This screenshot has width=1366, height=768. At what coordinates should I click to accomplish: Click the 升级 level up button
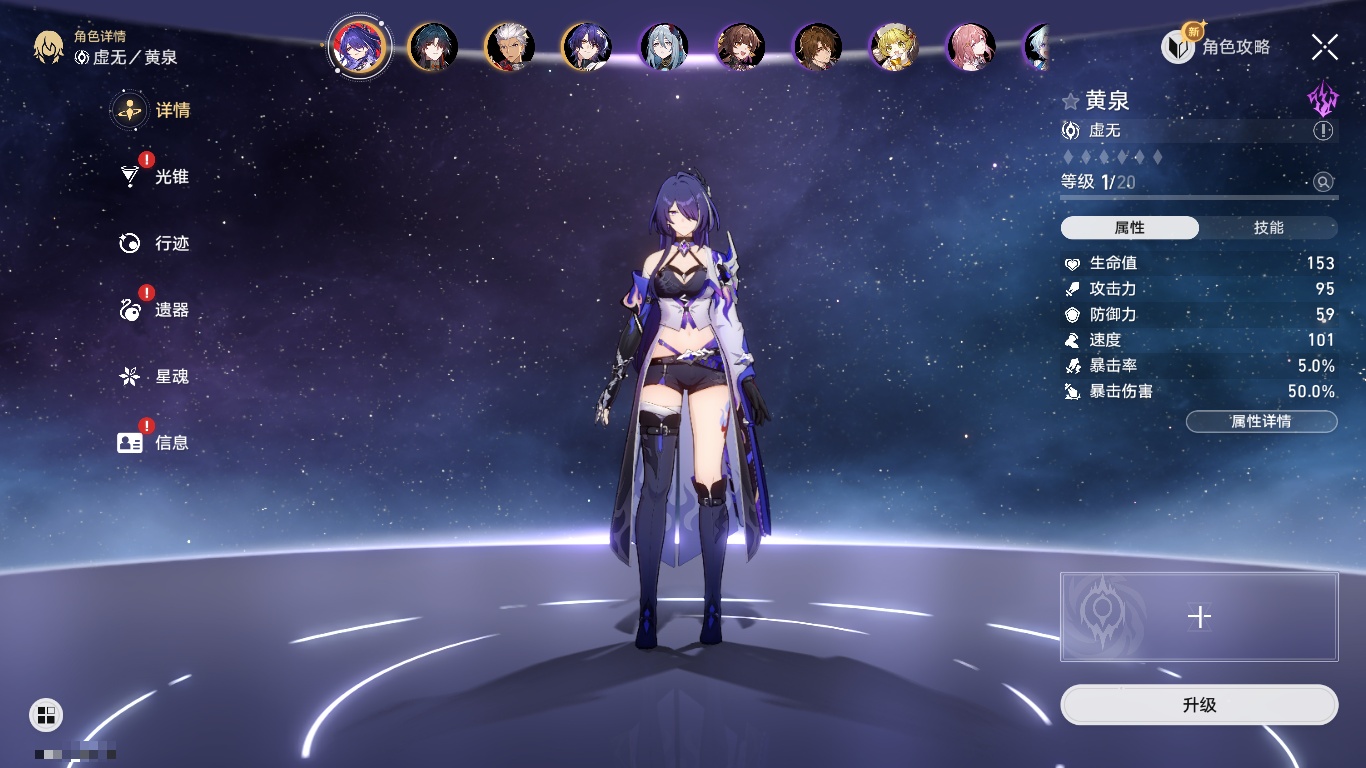pyautogui.click(x=1199, y=705)
